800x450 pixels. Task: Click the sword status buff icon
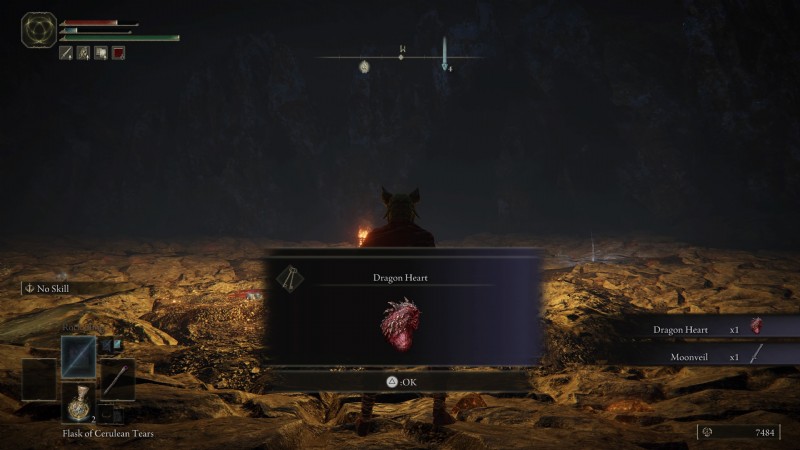click(66, 53)
